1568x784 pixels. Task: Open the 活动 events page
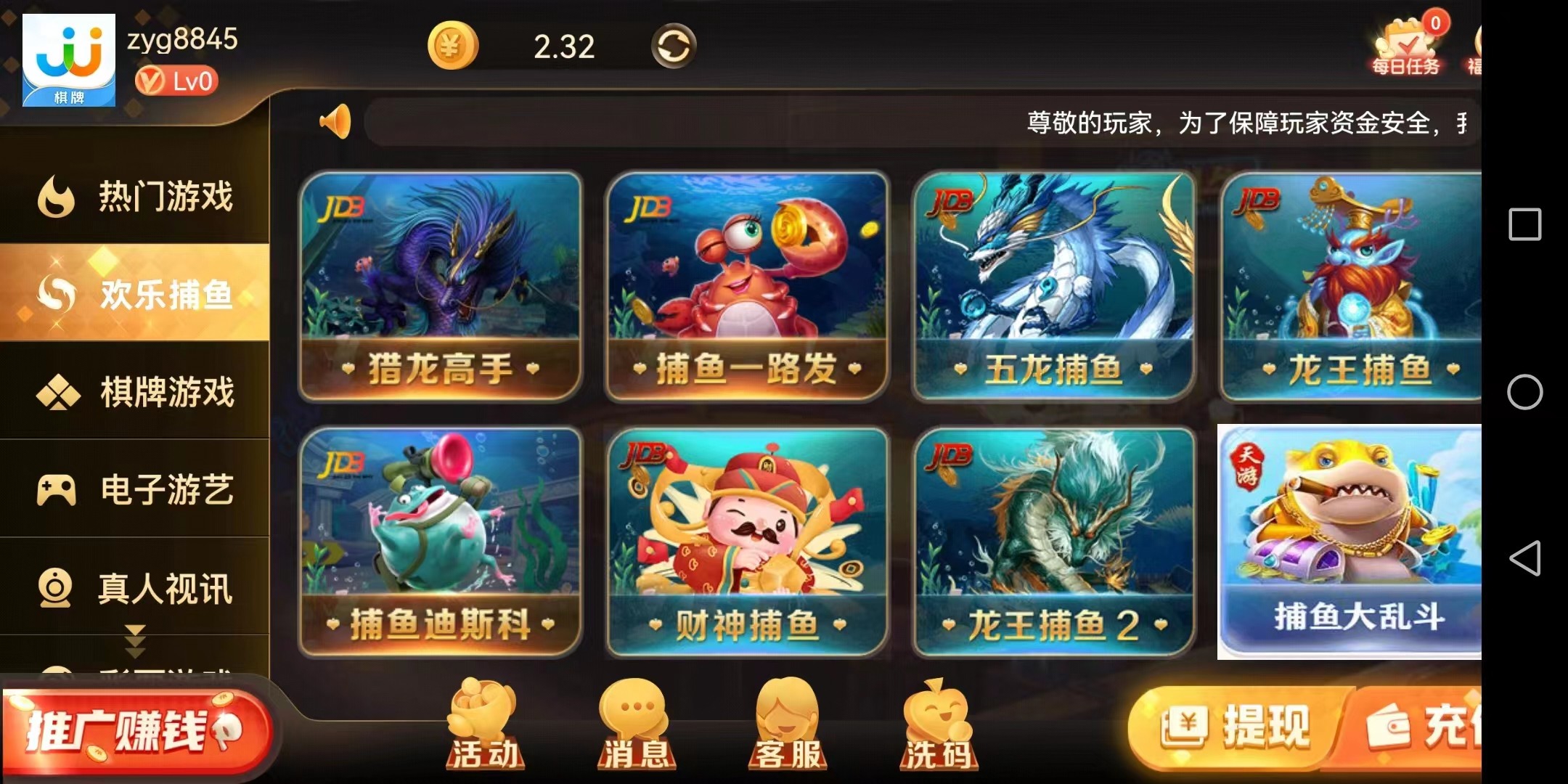click(x=484, y=724)
